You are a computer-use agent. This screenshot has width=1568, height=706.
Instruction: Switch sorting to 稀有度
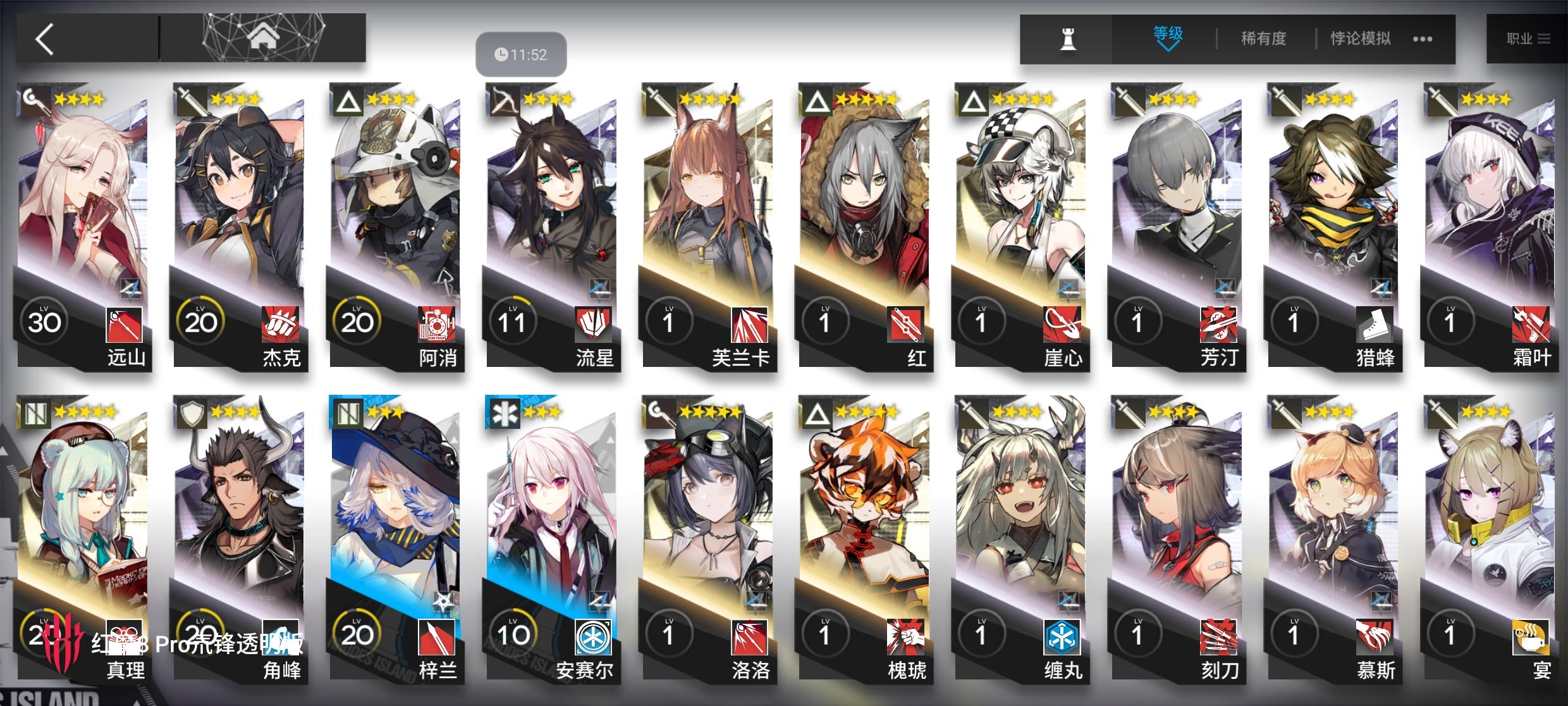(1261, 38)
